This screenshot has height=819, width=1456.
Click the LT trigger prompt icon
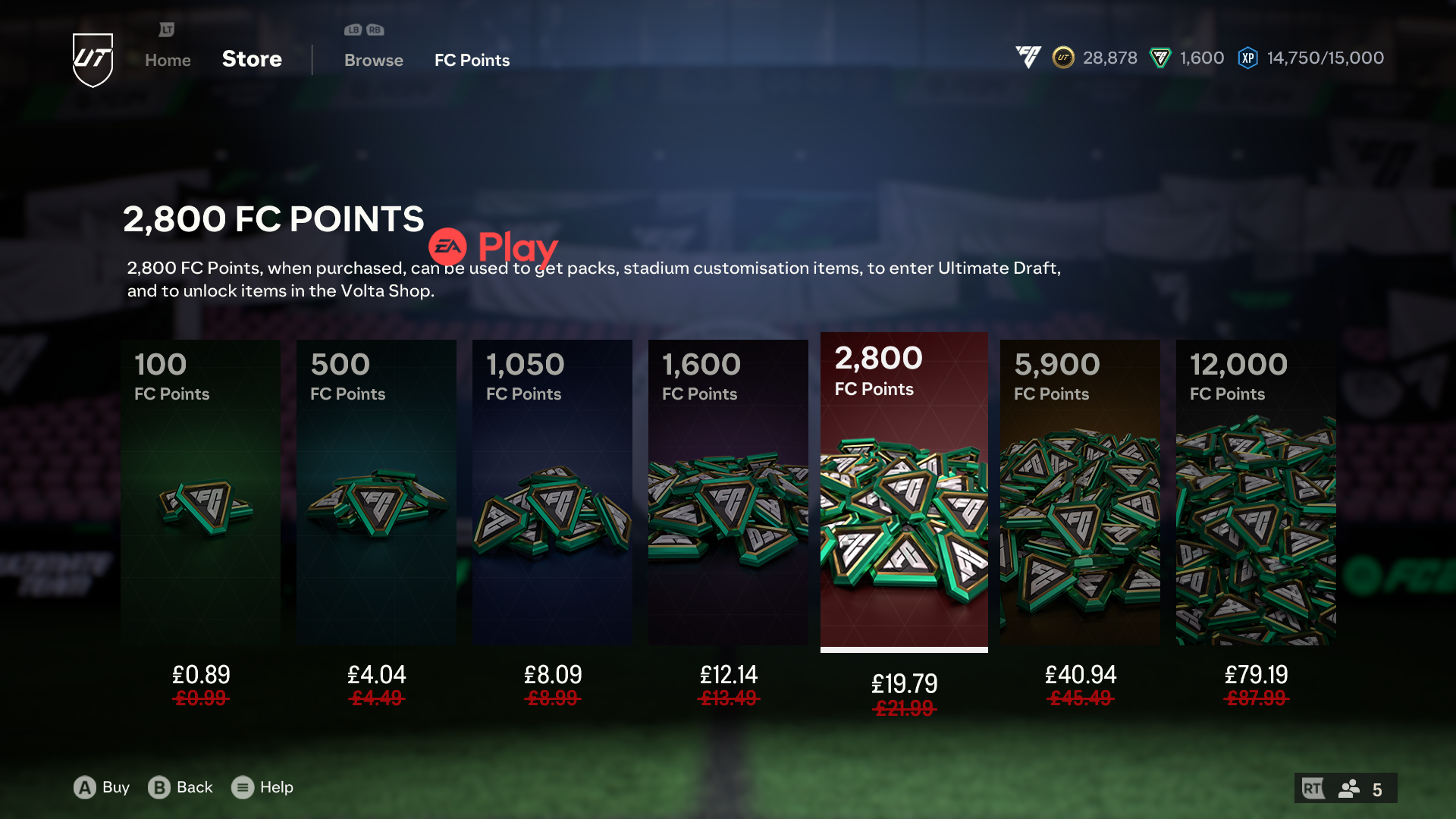[166, 30]
